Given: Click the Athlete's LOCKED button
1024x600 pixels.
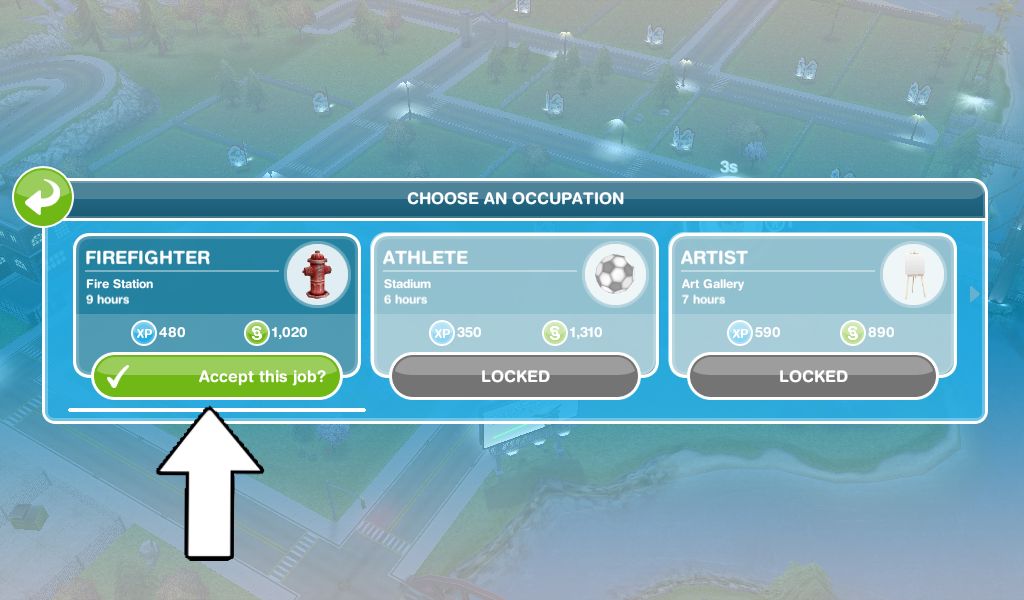Looking at the screenshot, I should click(x=515, y=377).
